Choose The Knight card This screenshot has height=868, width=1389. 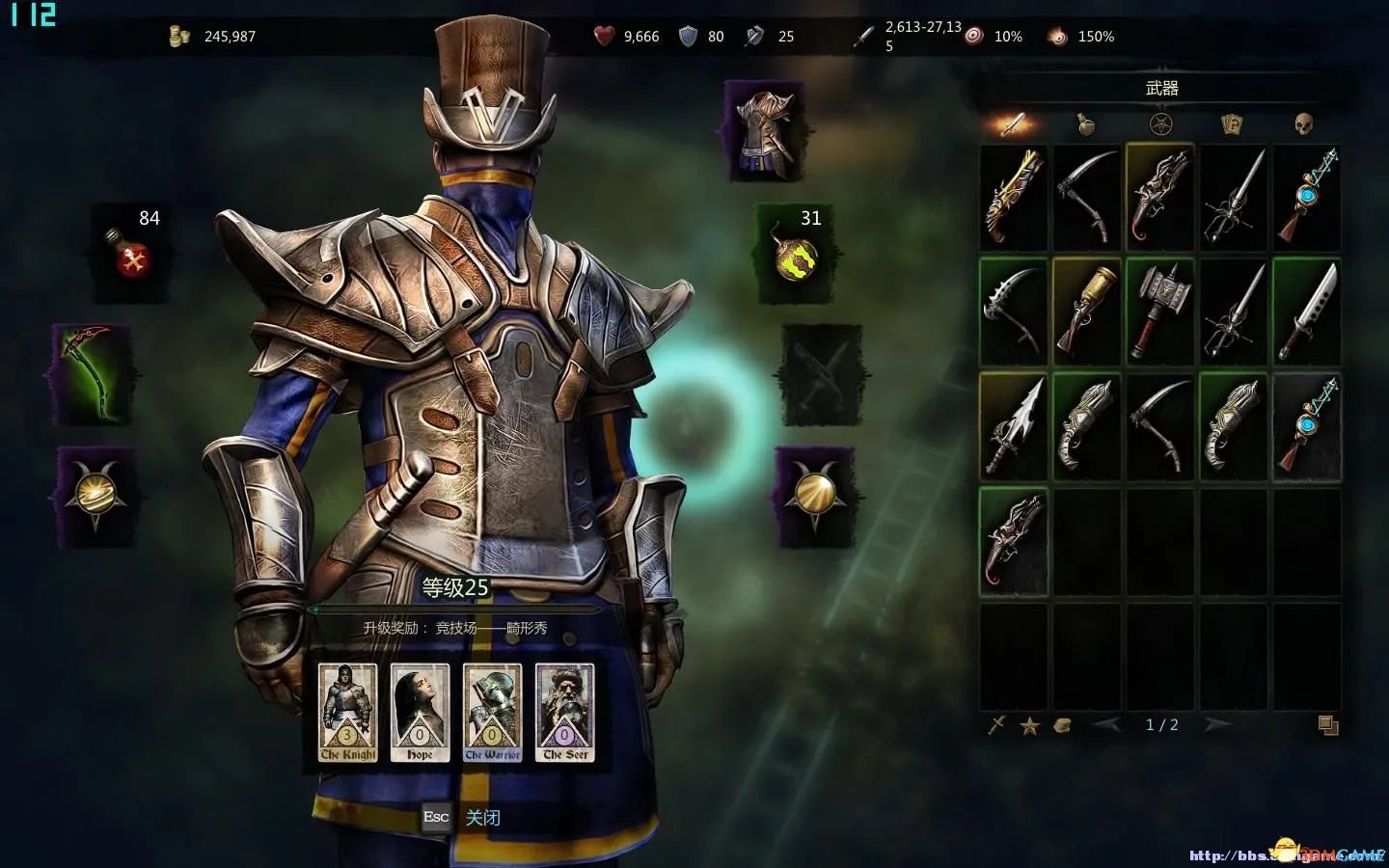pos(348,713)
